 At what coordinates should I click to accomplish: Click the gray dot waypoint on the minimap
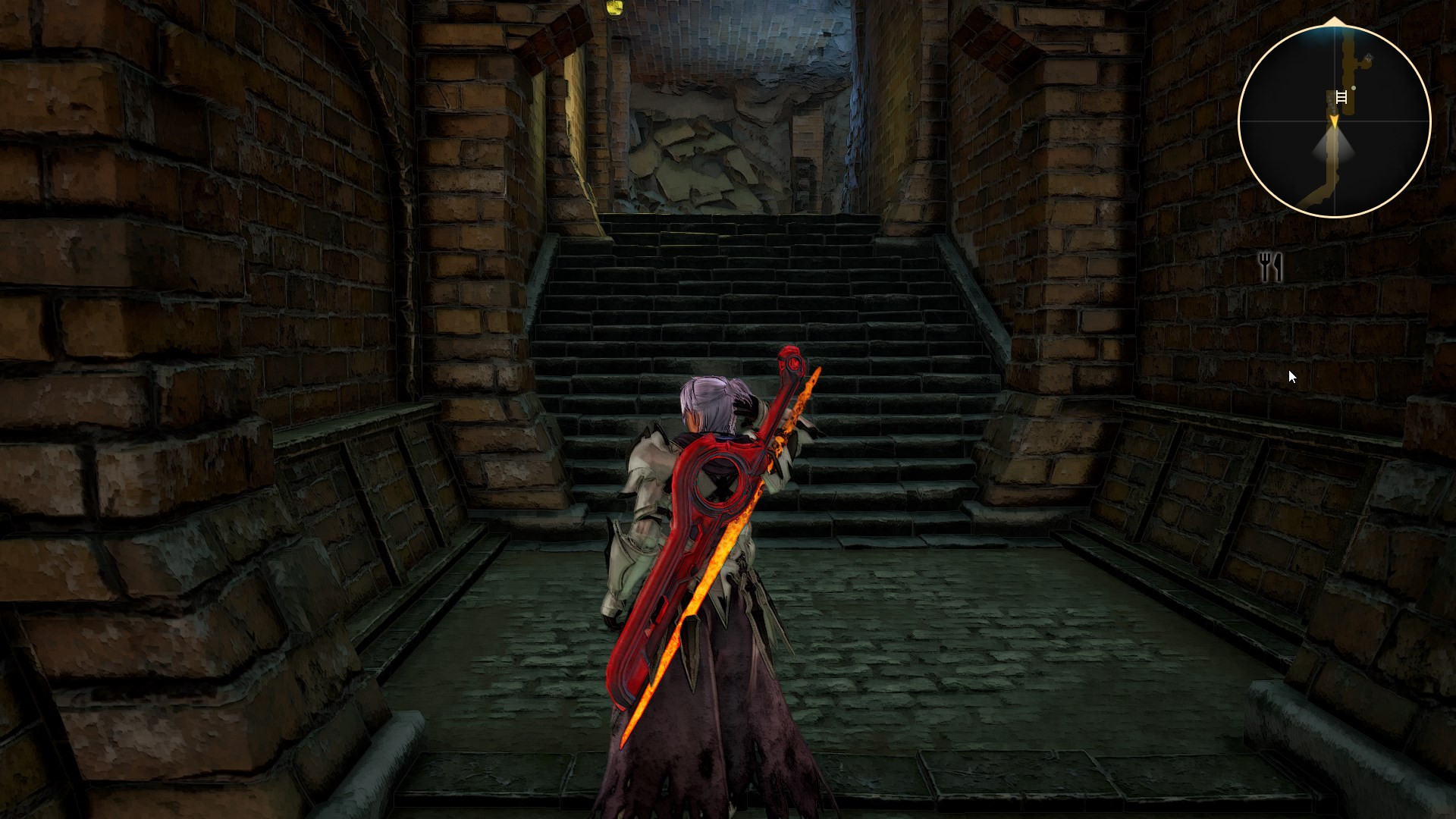[x=1353, y=88]
